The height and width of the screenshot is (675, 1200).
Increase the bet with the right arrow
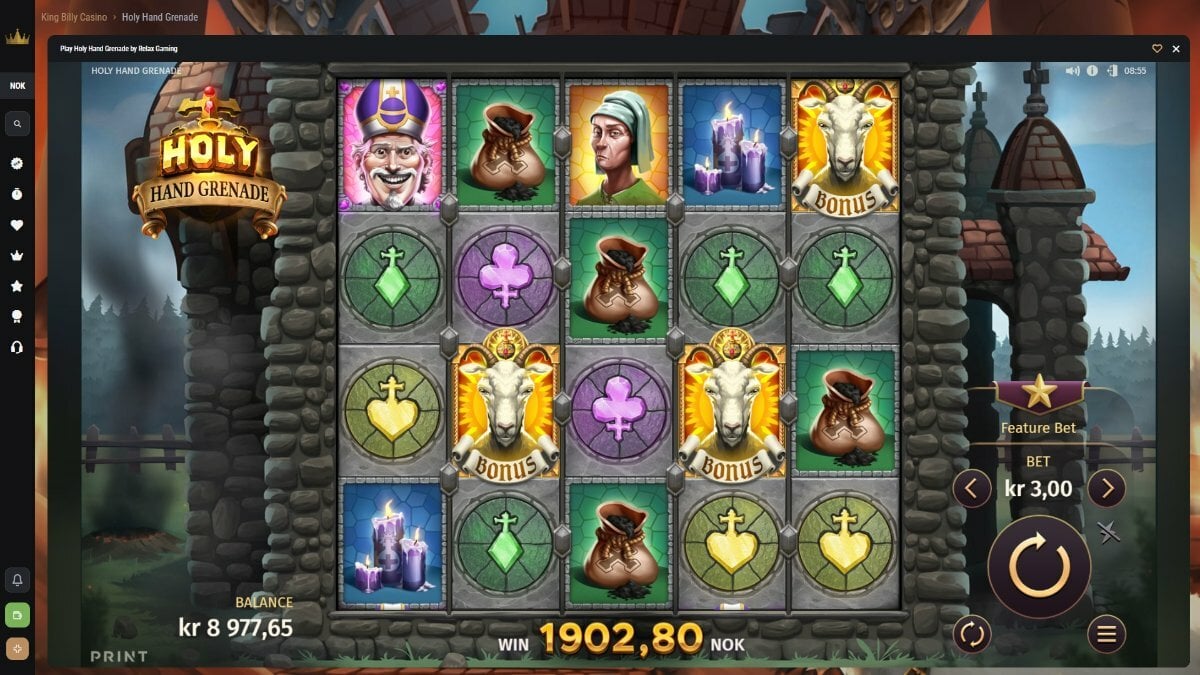[x=1106, y=489]
